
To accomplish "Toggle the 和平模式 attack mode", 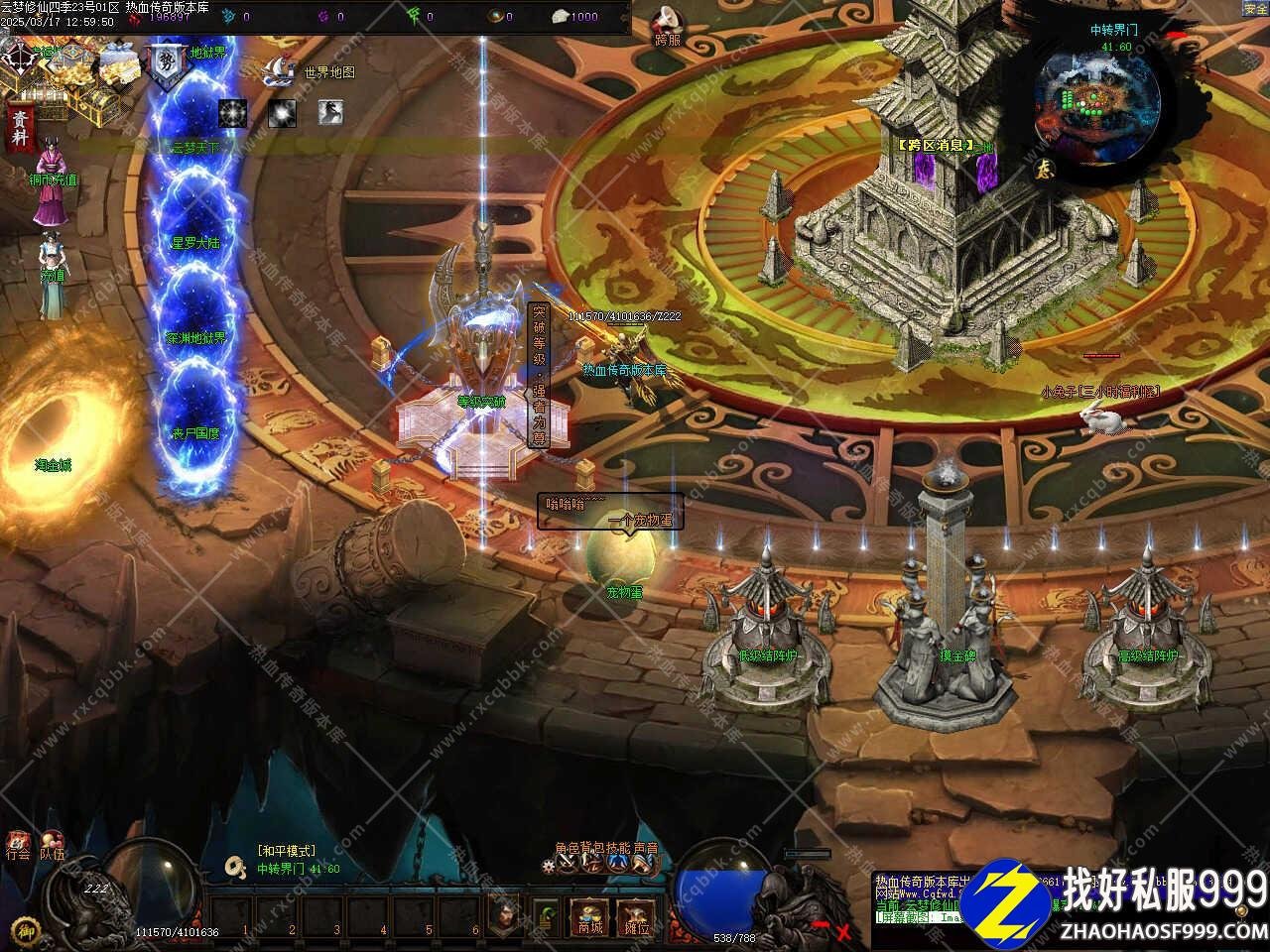I will (287, 851).
